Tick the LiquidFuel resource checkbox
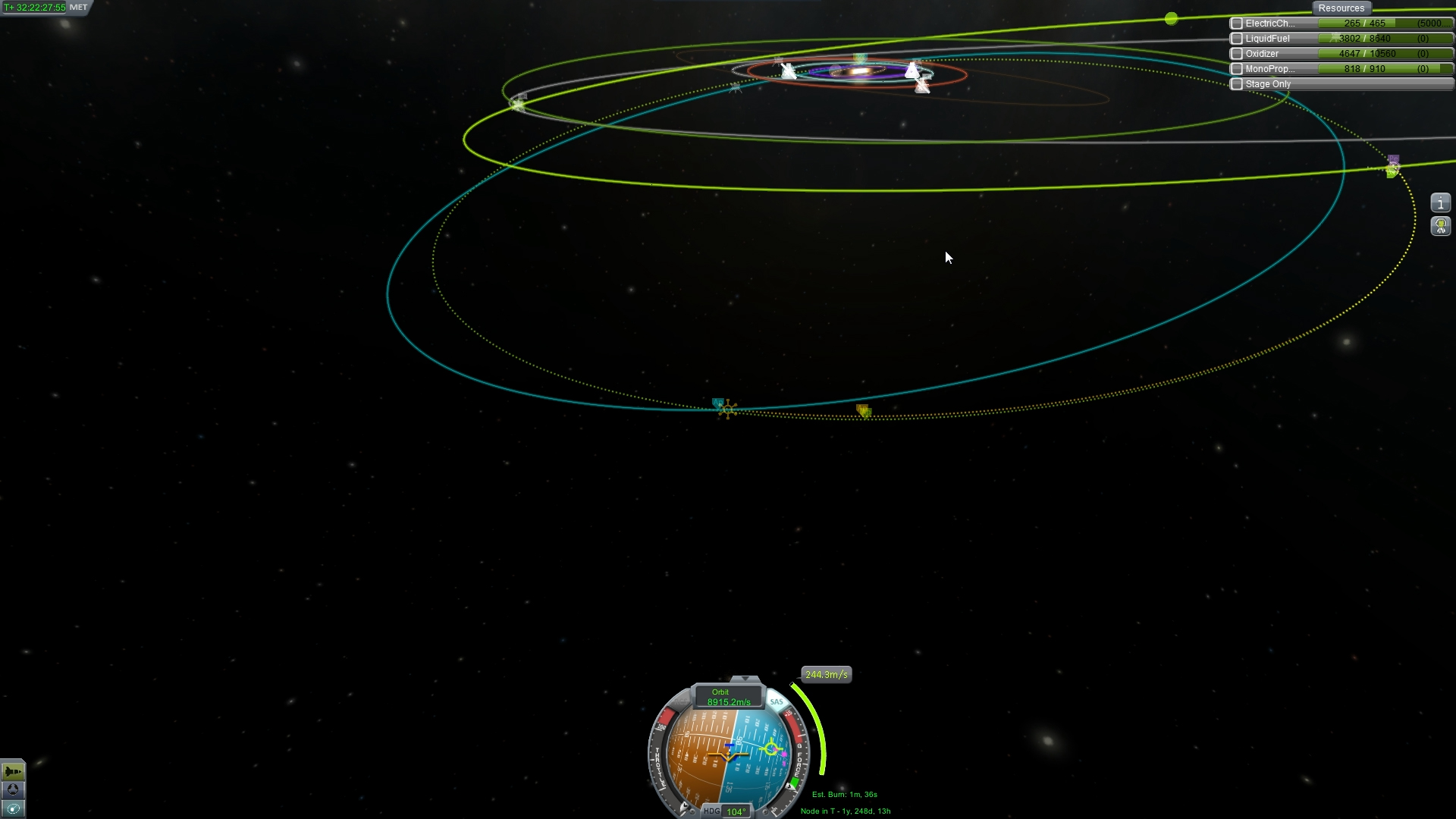Screen dimensions: 1456x819 pos(1237,39)
